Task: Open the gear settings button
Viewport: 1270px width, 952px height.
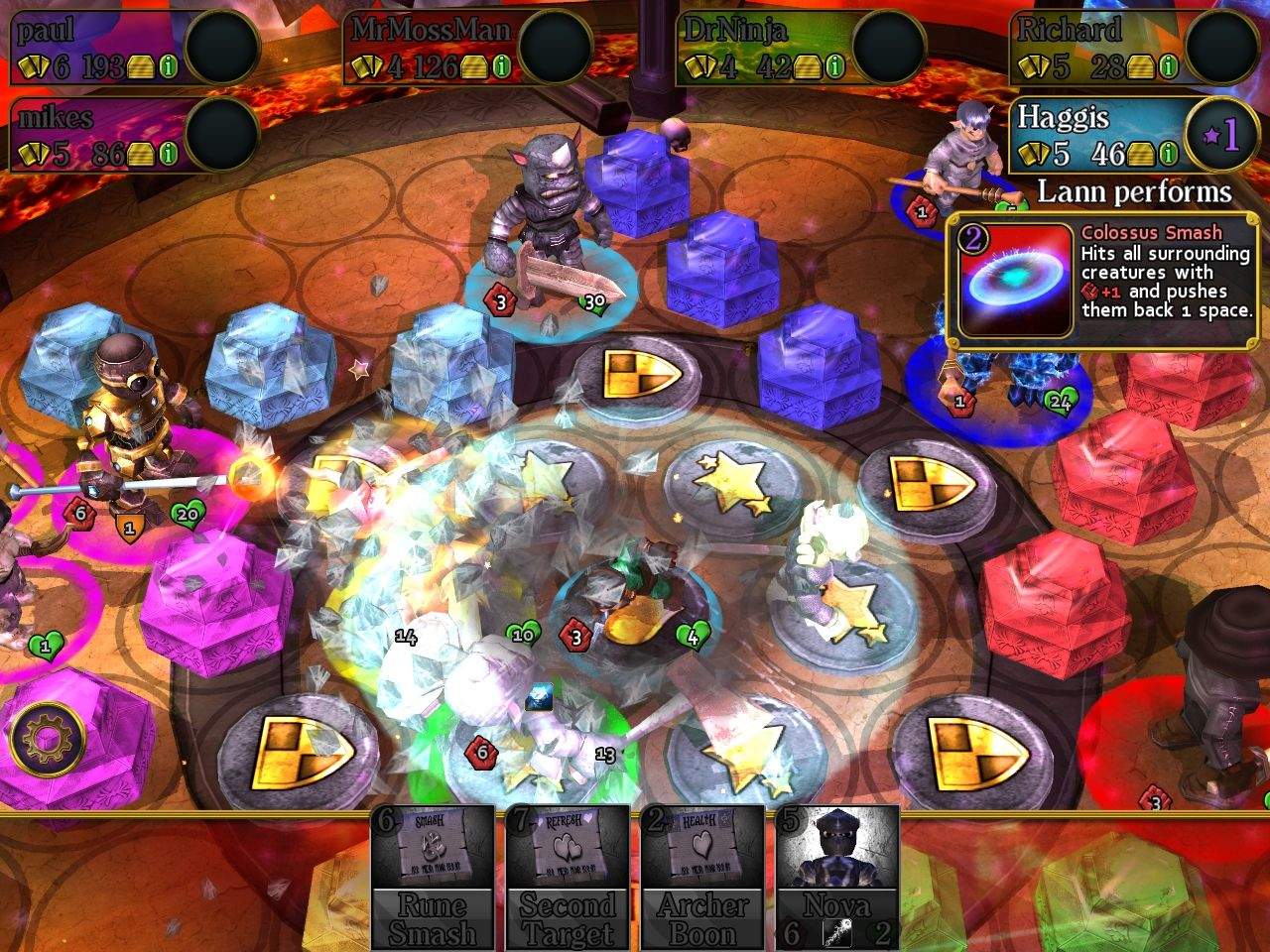Action: pos(47,739)
